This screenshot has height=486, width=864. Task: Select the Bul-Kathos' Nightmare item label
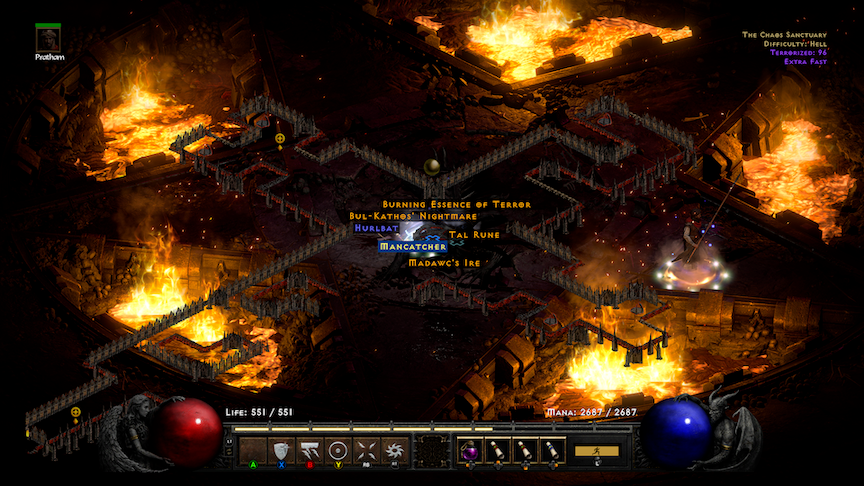click(413, 216)
